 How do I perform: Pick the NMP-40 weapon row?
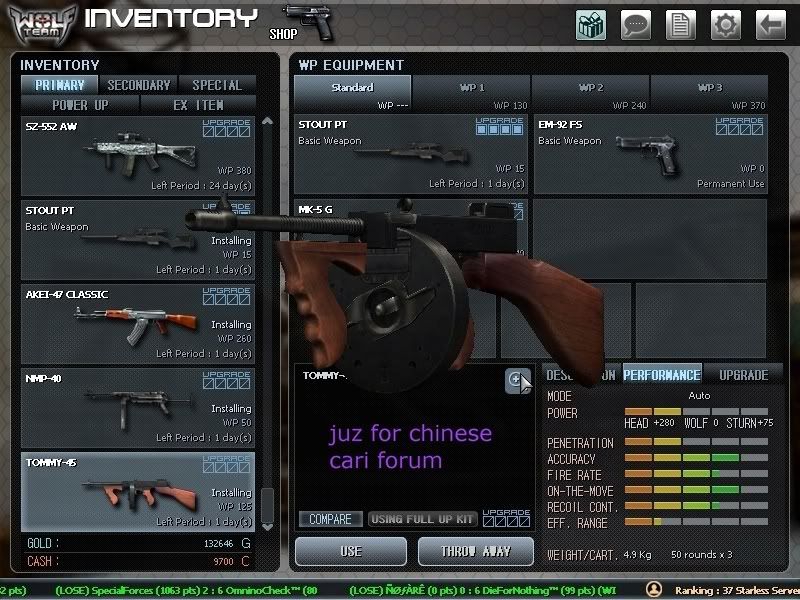tap(138, 408)
